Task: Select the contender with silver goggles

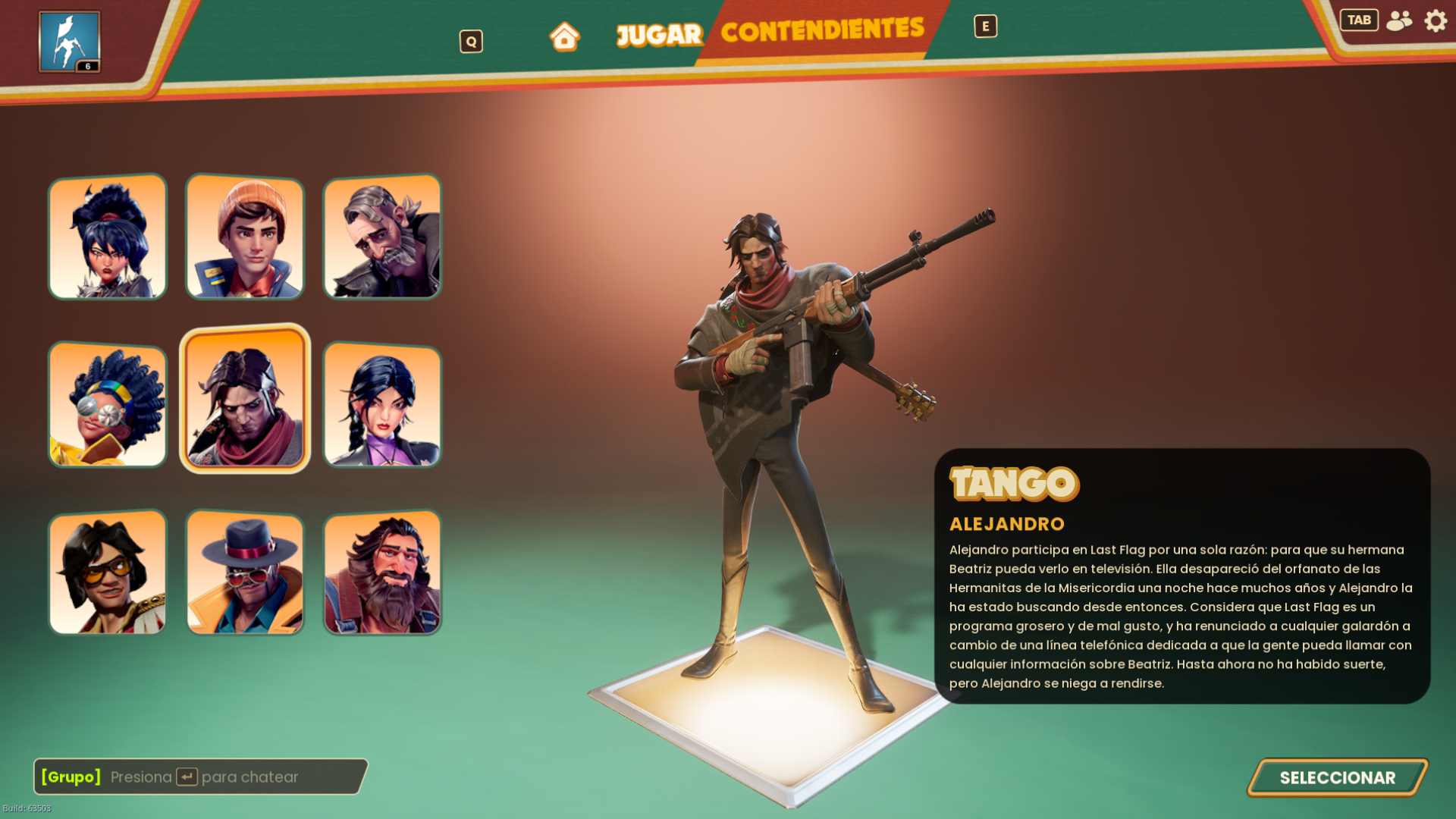Action: tap(108, 405)
